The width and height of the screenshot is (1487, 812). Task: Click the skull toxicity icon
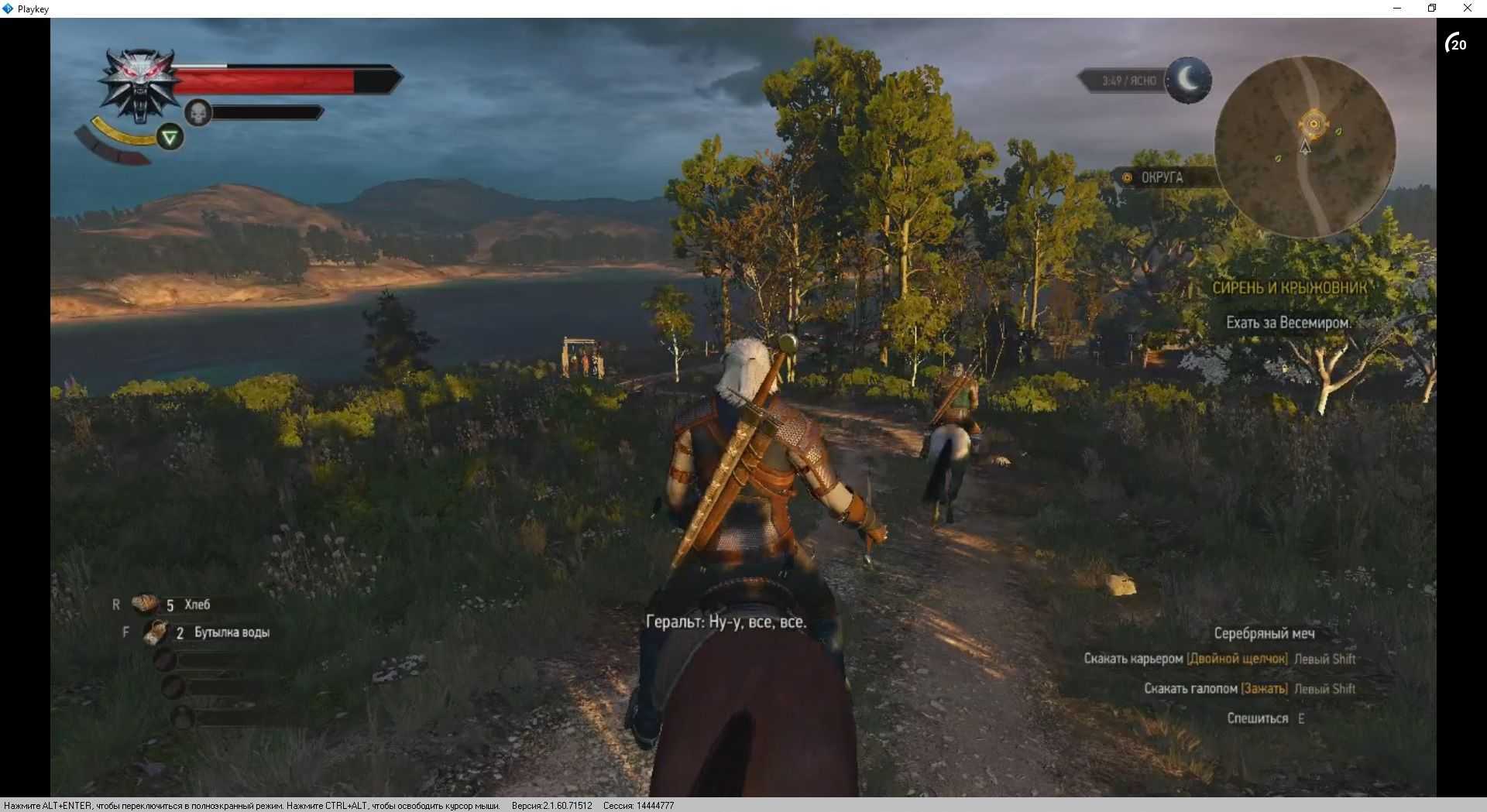click(198, 113)
